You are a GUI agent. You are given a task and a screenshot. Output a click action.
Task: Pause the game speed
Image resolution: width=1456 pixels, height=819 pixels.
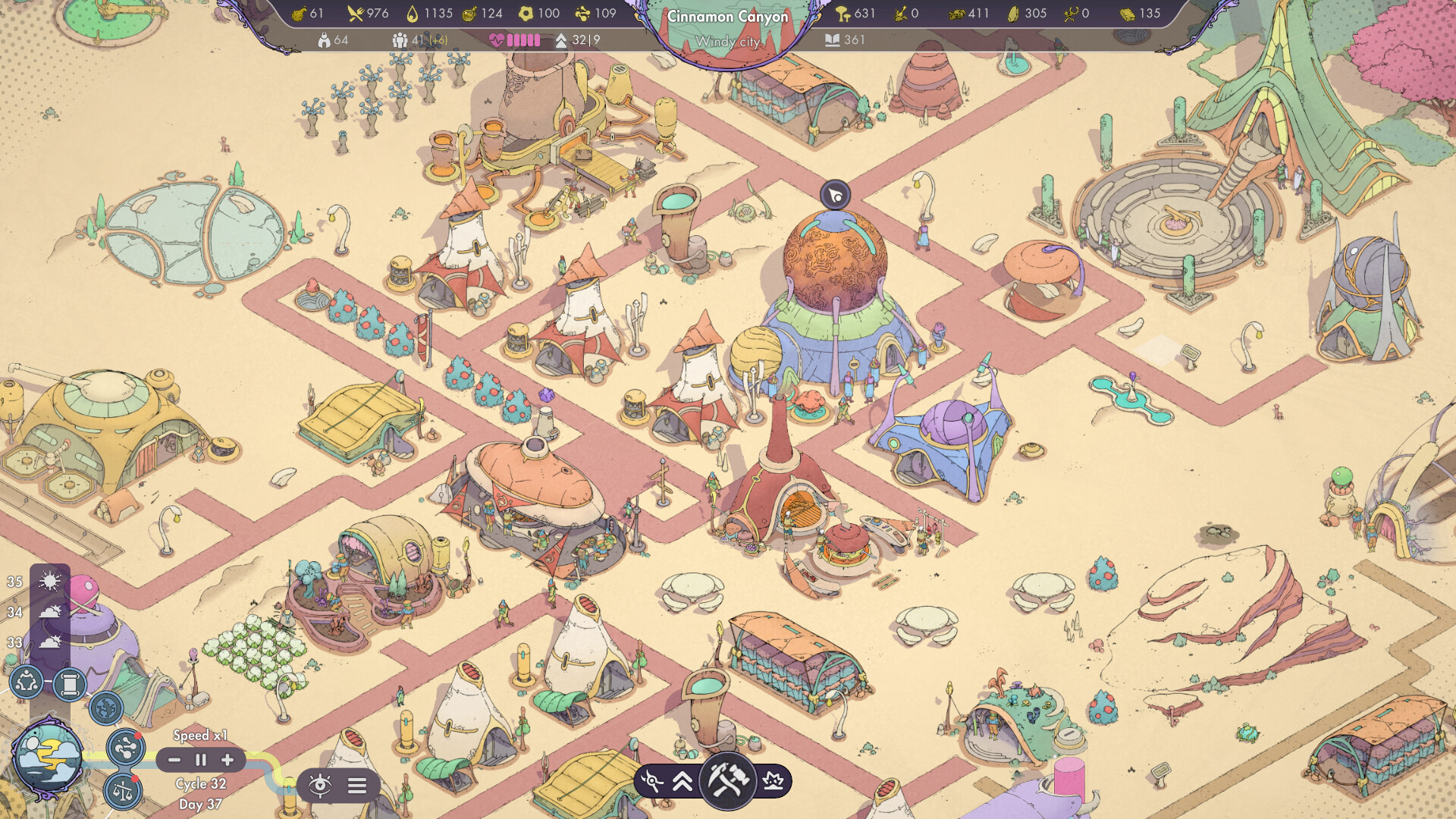(x=201, y=760)
